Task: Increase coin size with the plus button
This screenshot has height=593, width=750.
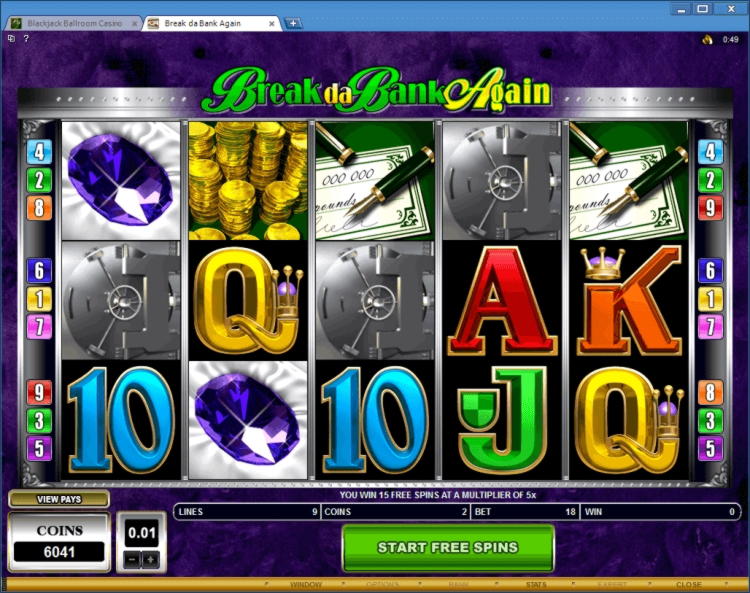Action: [151, 559]
